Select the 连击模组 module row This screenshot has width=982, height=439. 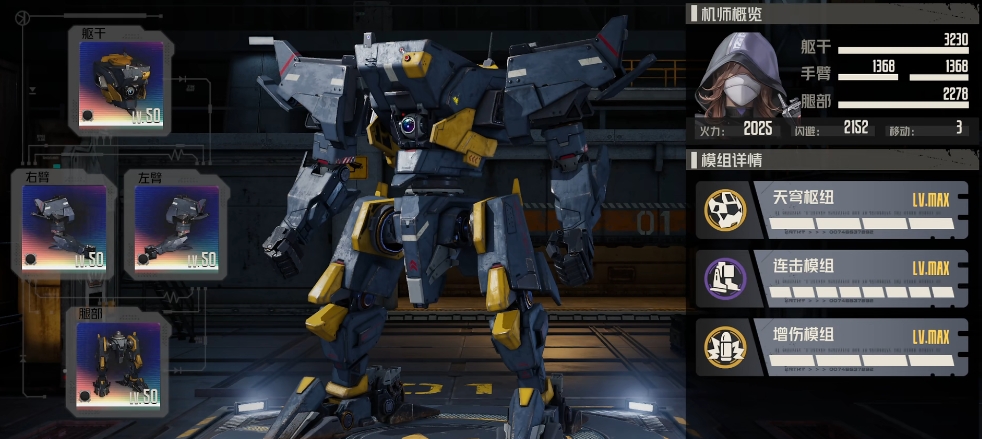pos(831,278)
